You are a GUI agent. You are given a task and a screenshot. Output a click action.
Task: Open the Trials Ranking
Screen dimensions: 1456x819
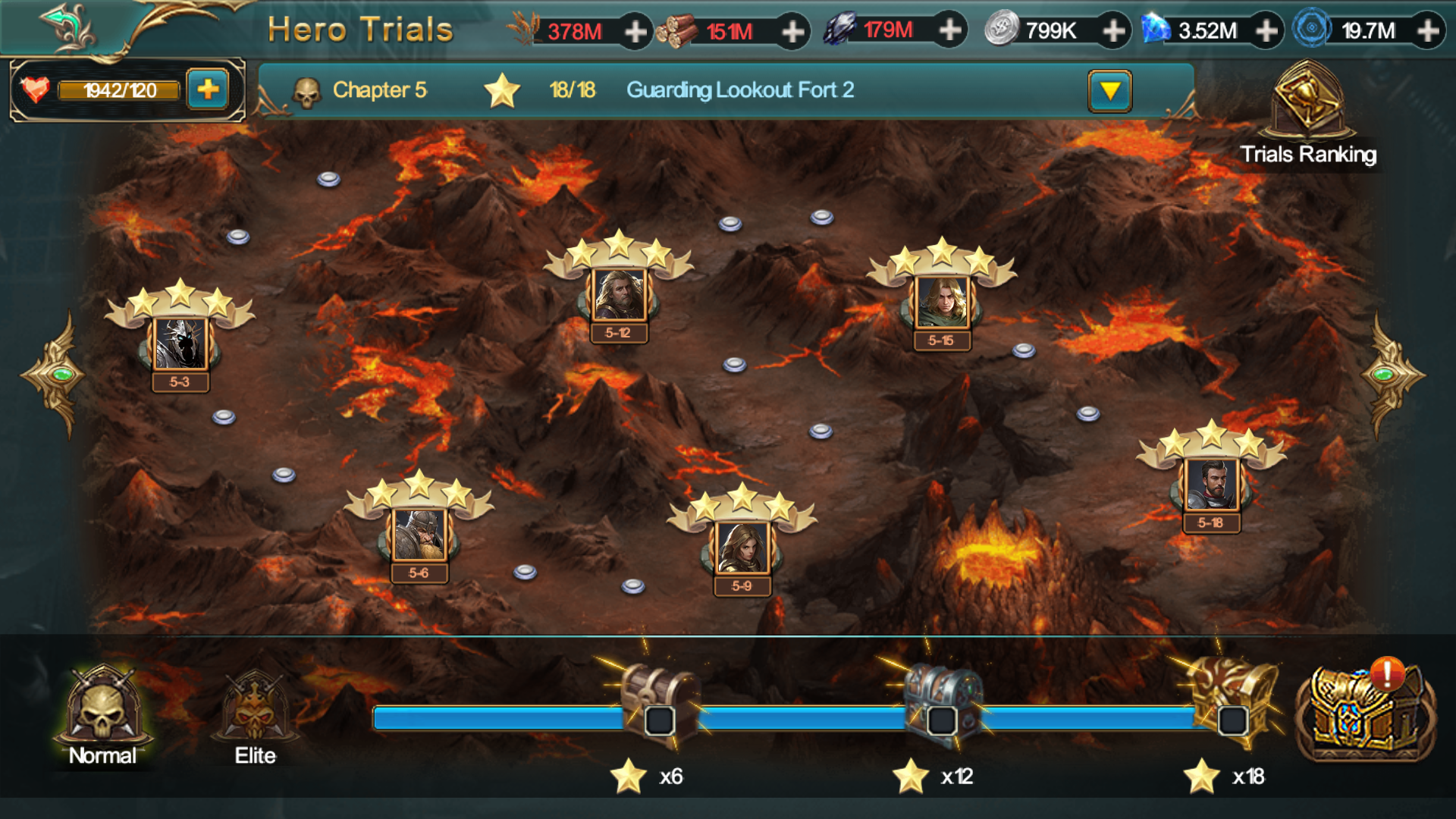click(1308, 114)
